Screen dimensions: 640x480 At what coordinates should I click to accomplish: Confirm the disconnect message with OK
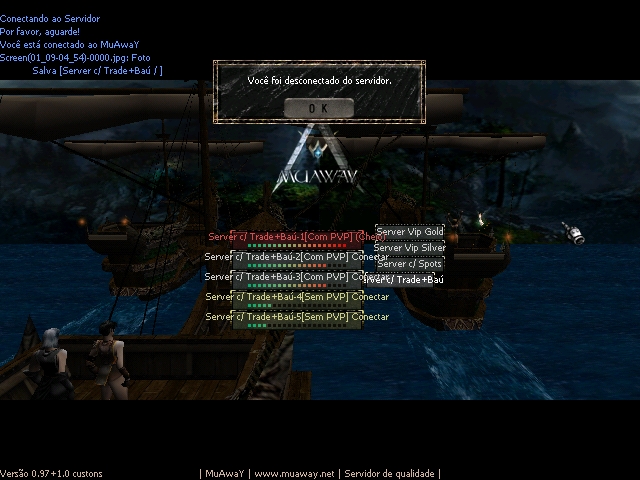(318, 107)
